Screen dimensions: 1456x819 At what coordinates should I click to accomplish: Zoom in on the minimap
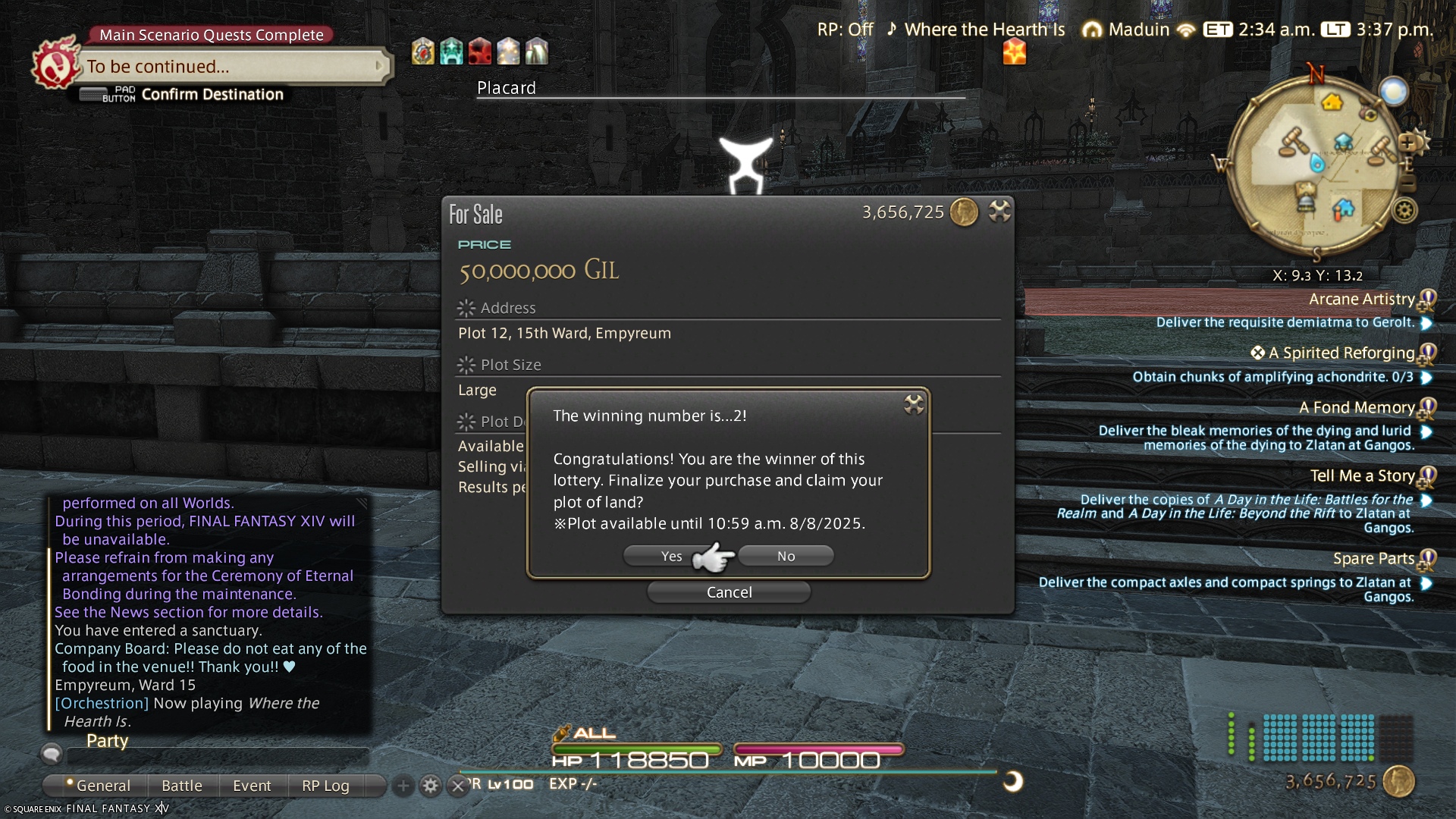(1407, 143)
